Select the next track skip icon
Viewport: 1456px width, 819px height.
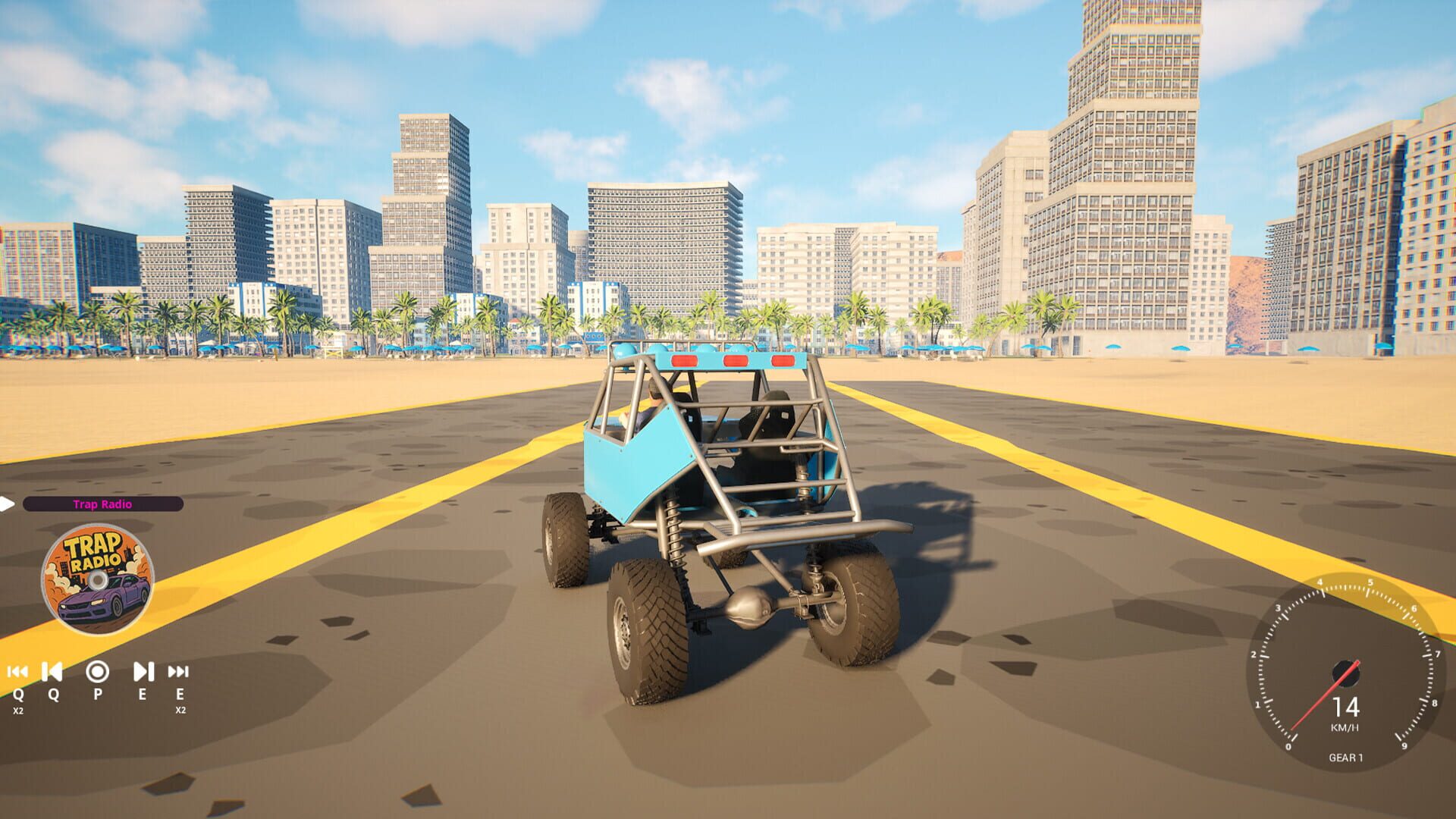tap(143, 671)
